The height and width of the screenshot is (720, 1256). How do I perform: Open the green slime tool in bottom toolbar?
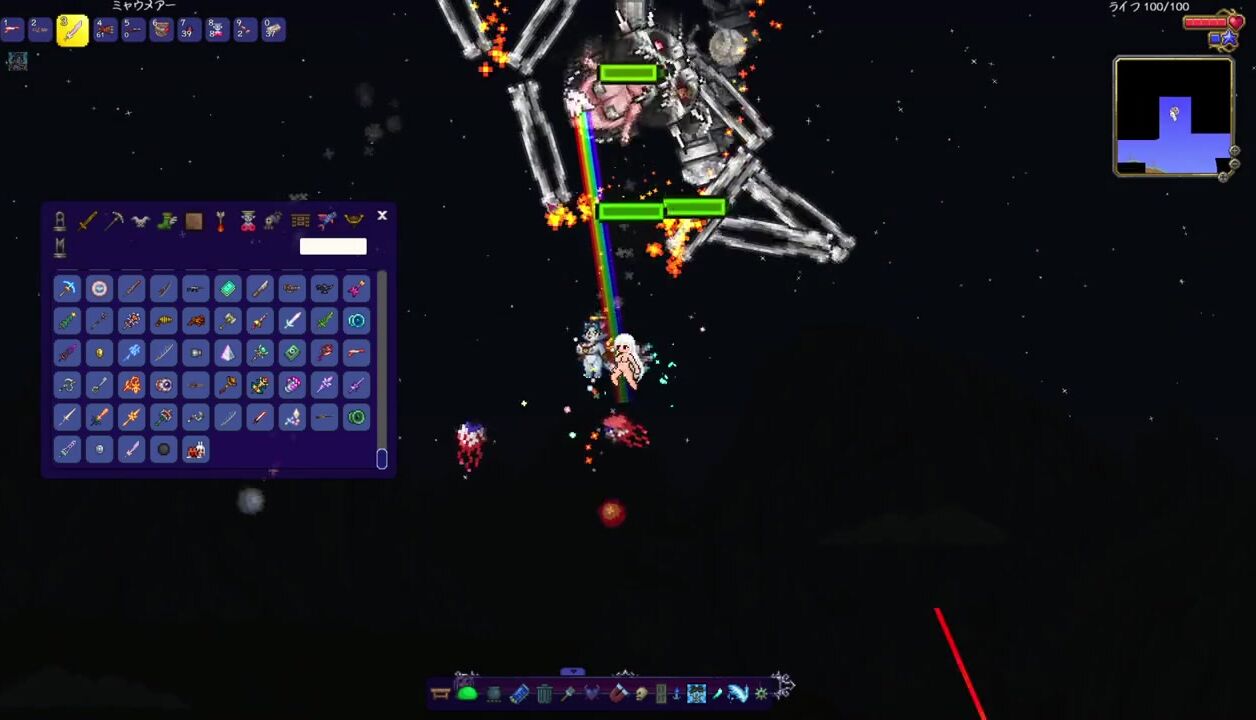[467, 692]
